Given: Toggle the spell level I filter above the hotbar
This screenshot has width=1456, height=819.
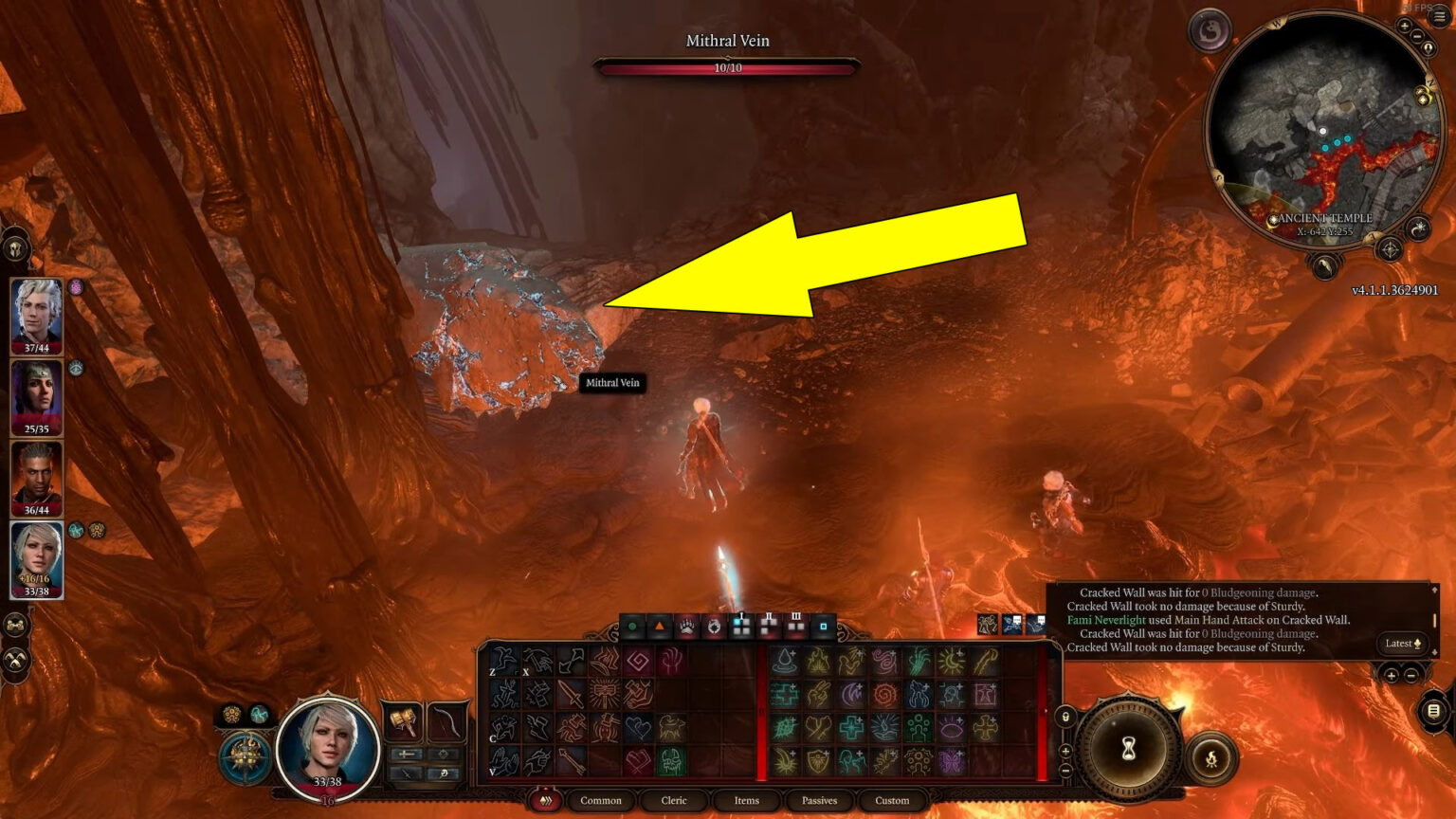Looking at the screenshot, I should point(741,624).
